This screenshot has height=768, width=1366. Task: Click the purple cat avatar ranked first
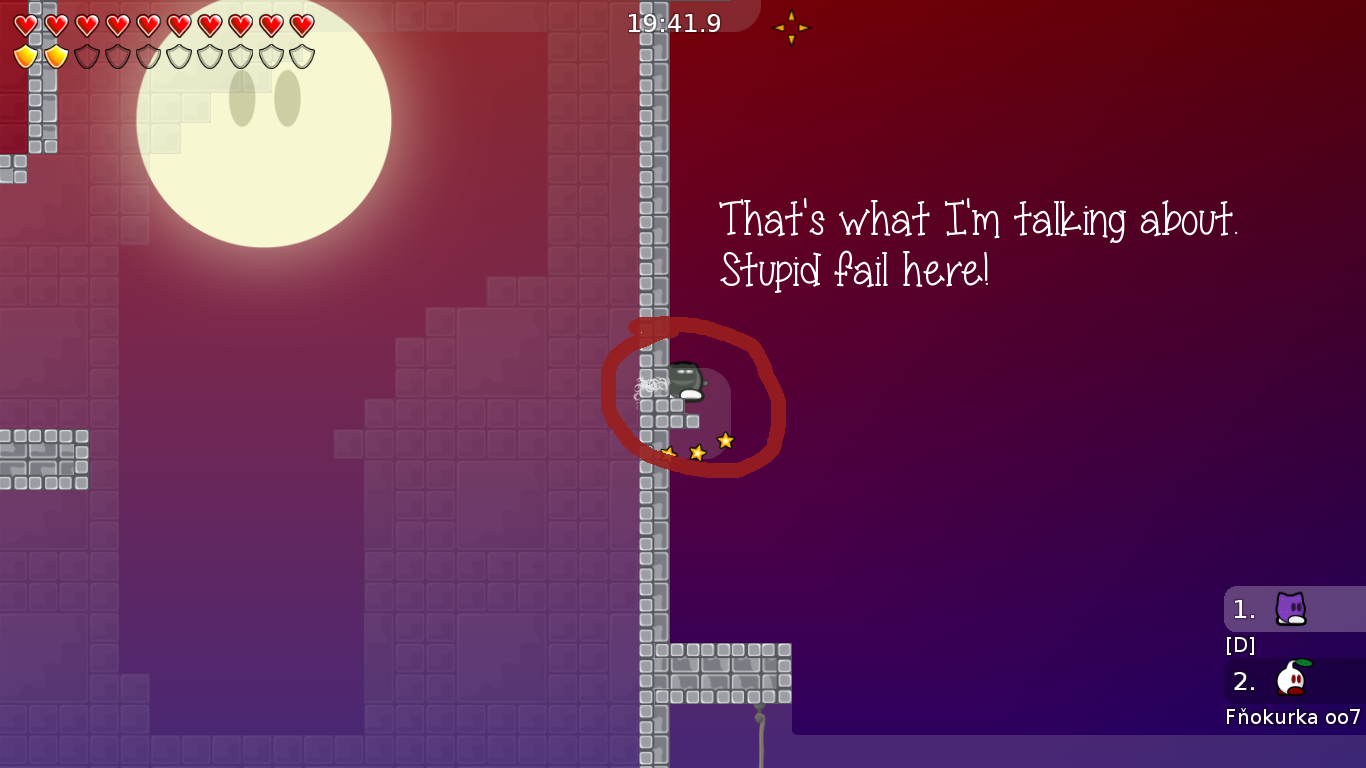[x=1292, y=609]
